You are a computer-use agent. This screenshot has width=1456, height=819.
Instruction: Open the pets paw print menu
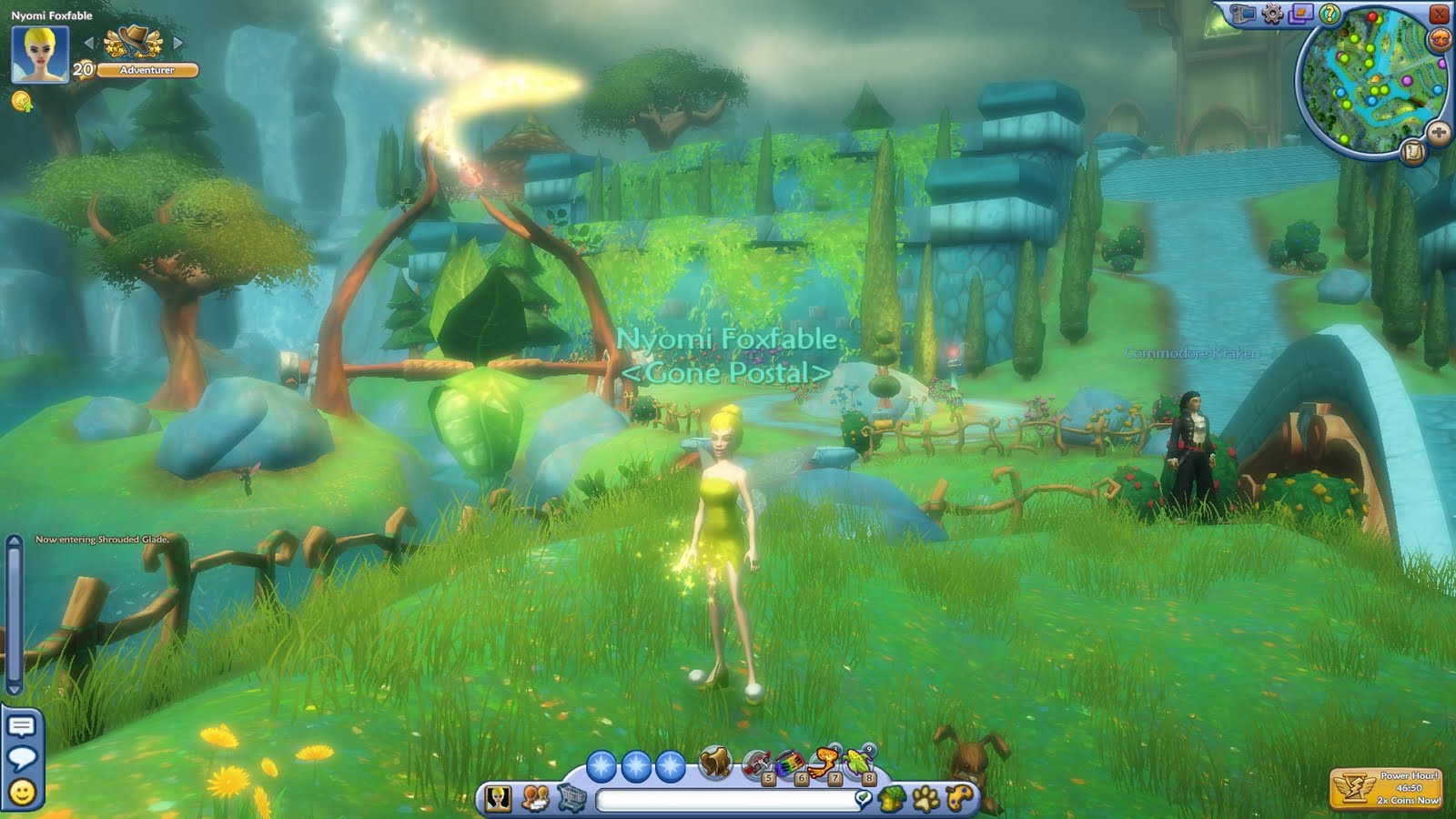coord(927,796)
